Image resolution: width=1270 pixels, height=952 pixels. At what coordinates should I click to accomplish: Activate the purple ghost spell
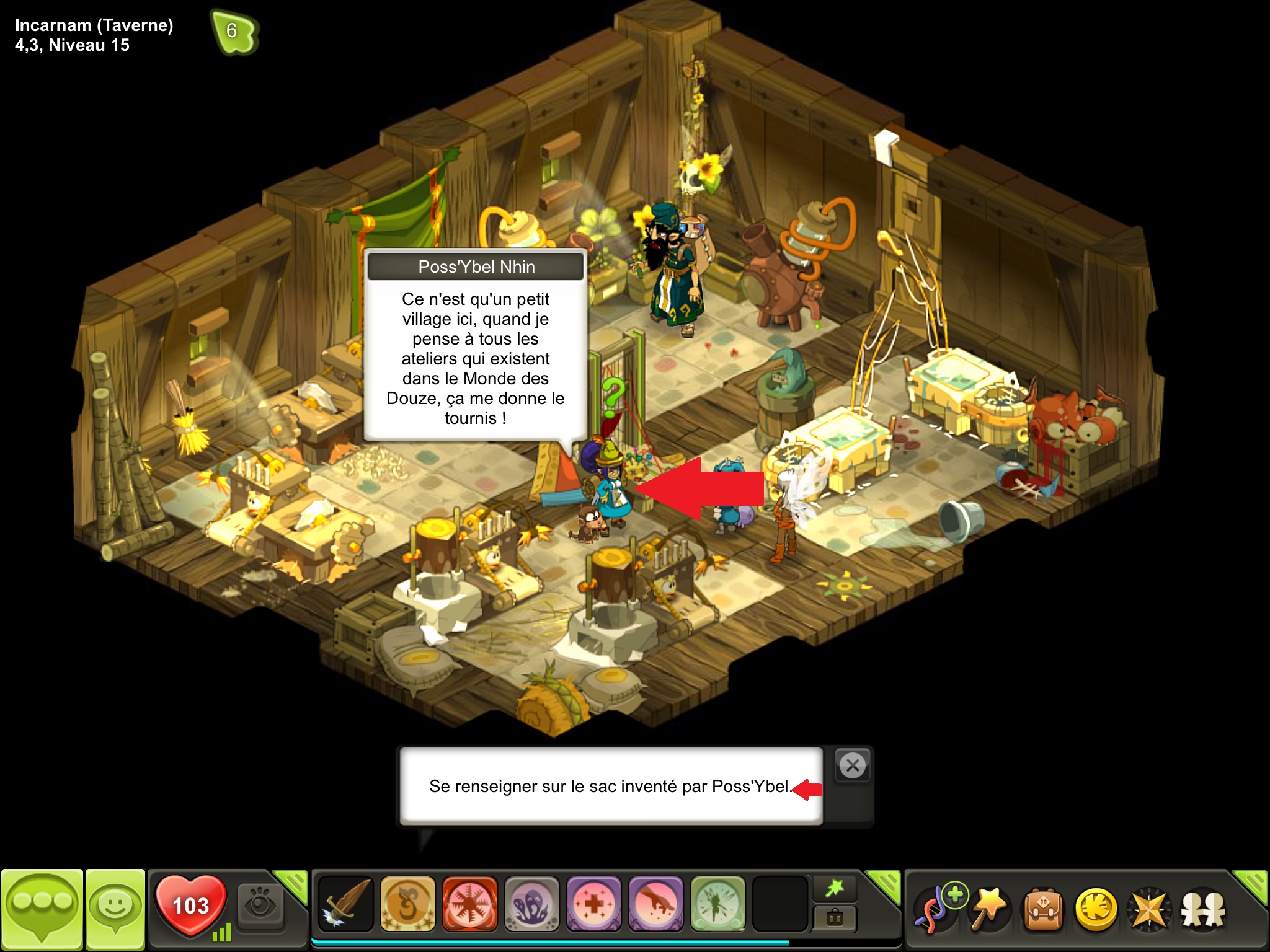(x=531, y=904)
